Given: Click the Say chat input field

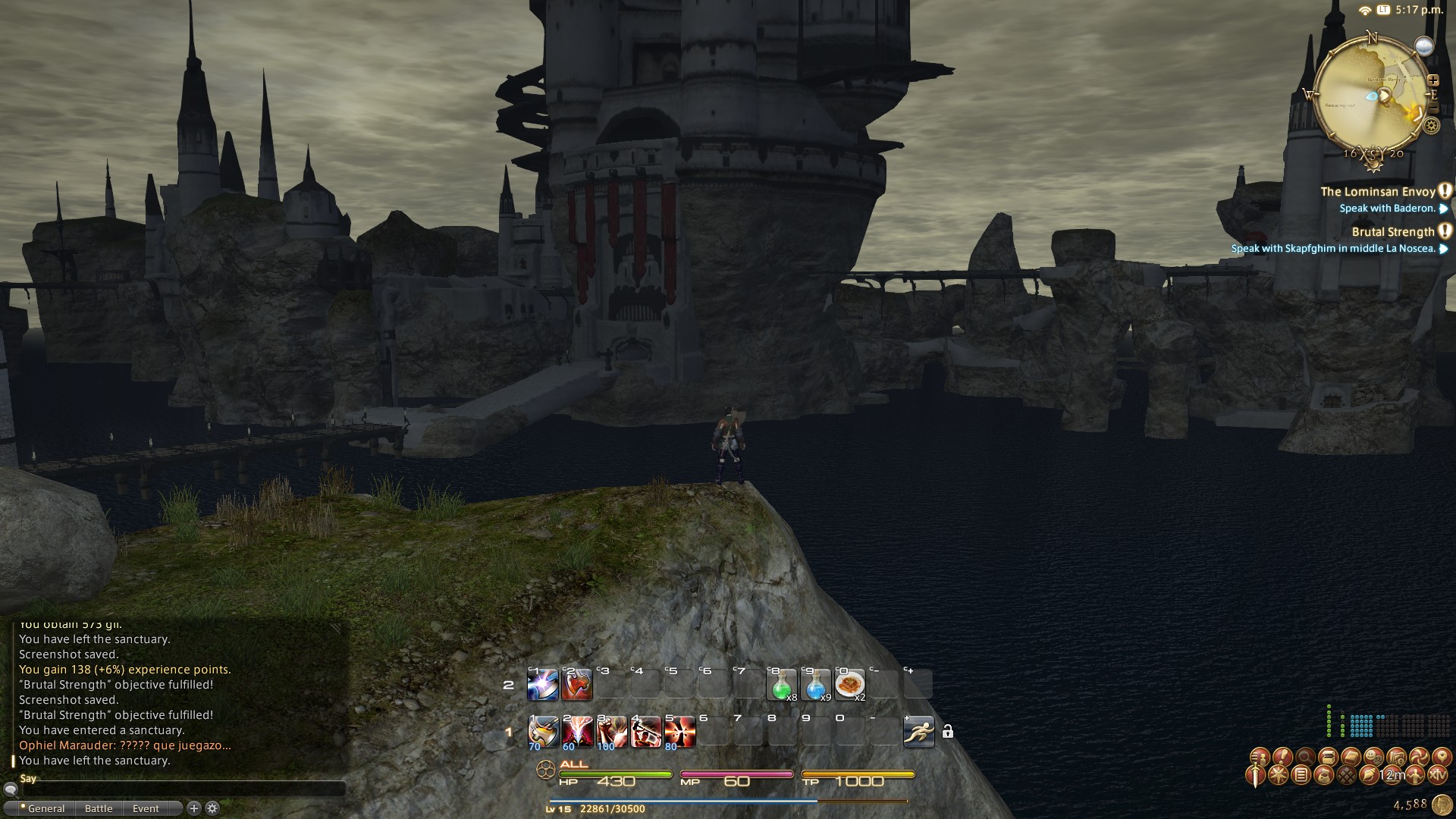Looking at the screenshot, I should coord(182,790).
